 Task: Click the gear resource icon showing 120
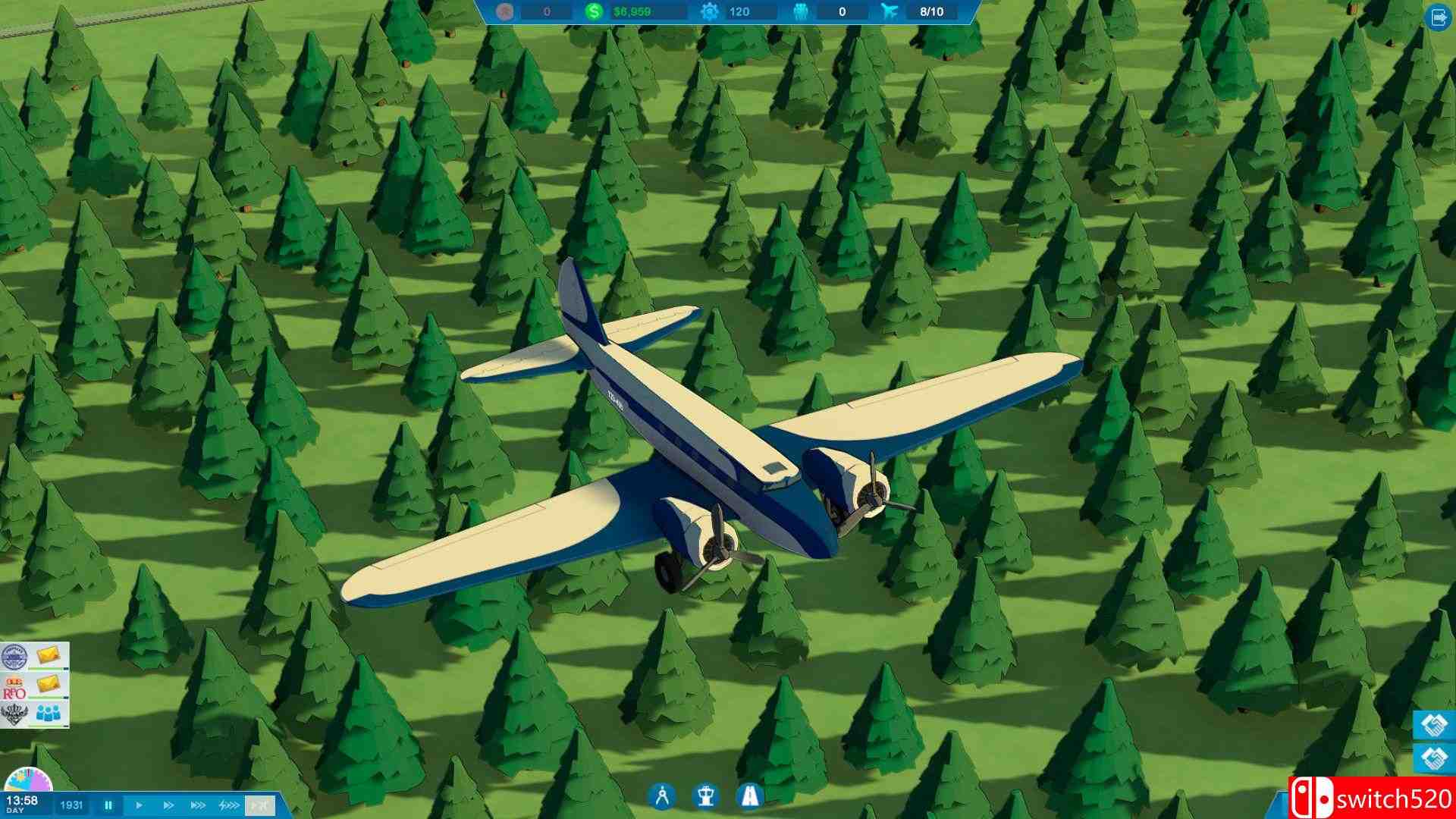pos(711,12)
